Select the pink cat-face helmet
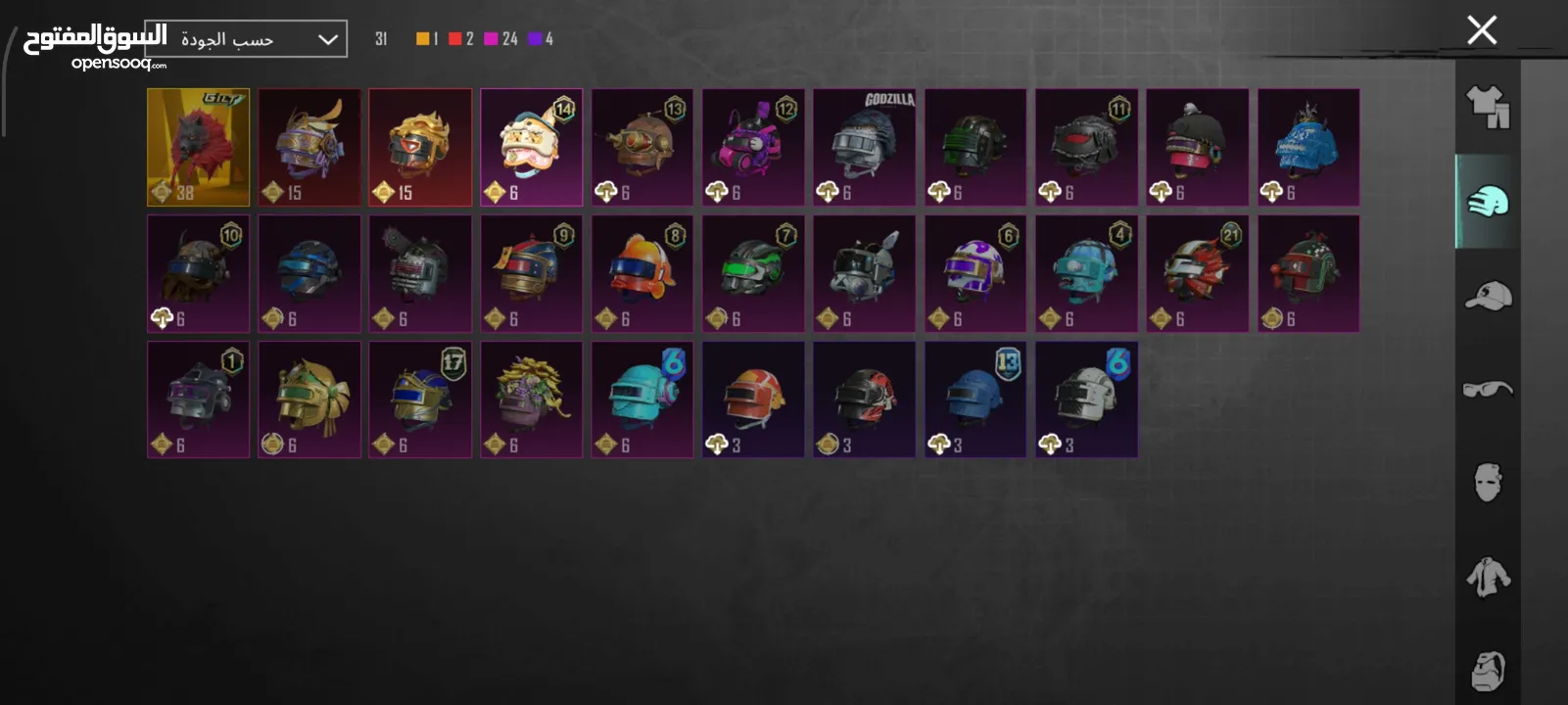This screenshot has width=1568, height=705. [x=531, y=147]
